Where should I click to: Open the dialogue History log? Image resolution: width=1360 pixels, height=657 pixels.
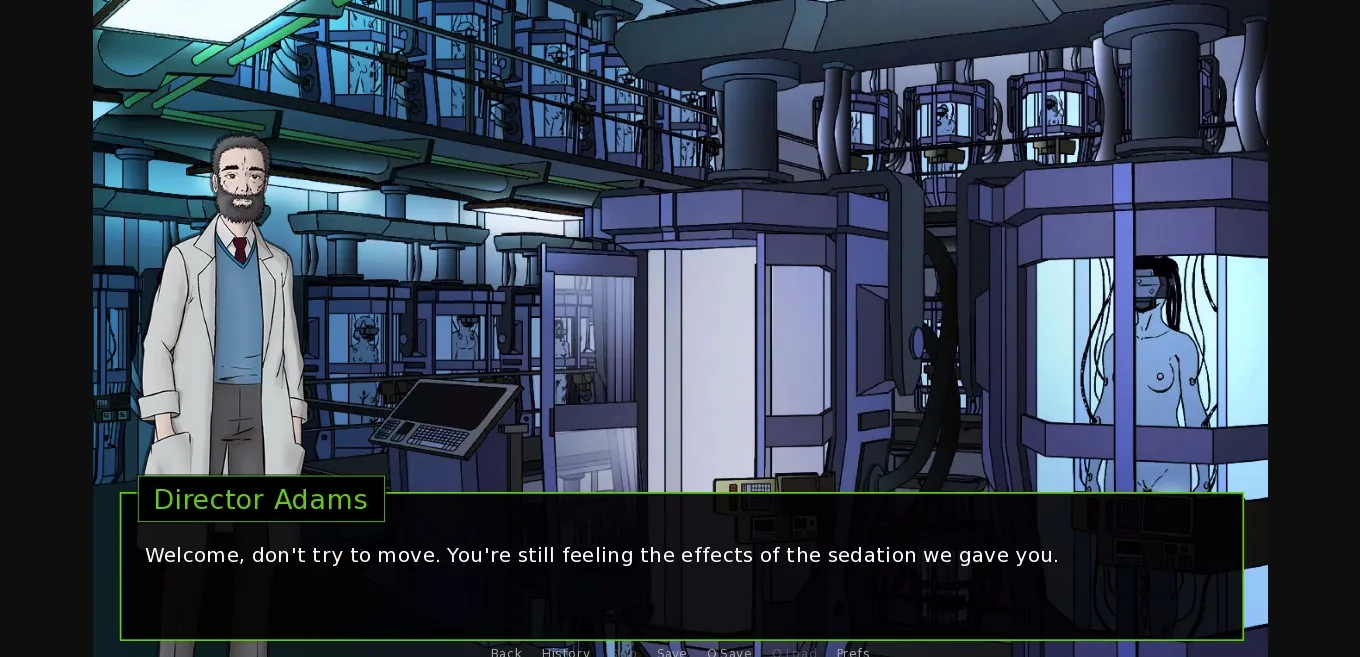click(x=566, y=652)
